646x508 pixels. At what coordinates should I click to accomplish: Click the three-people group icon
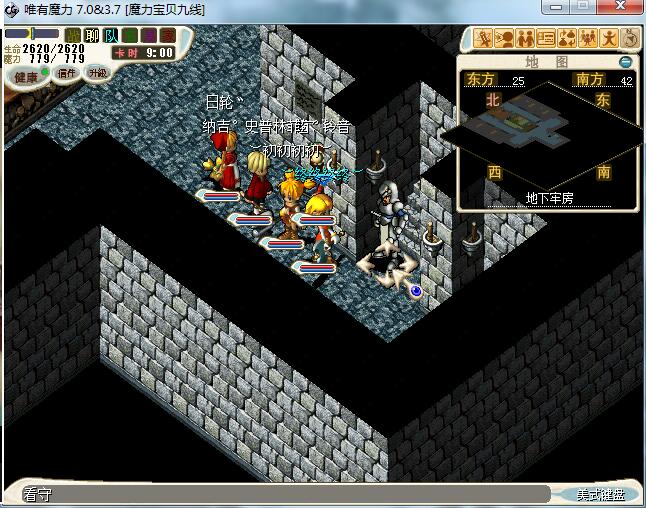587,40
